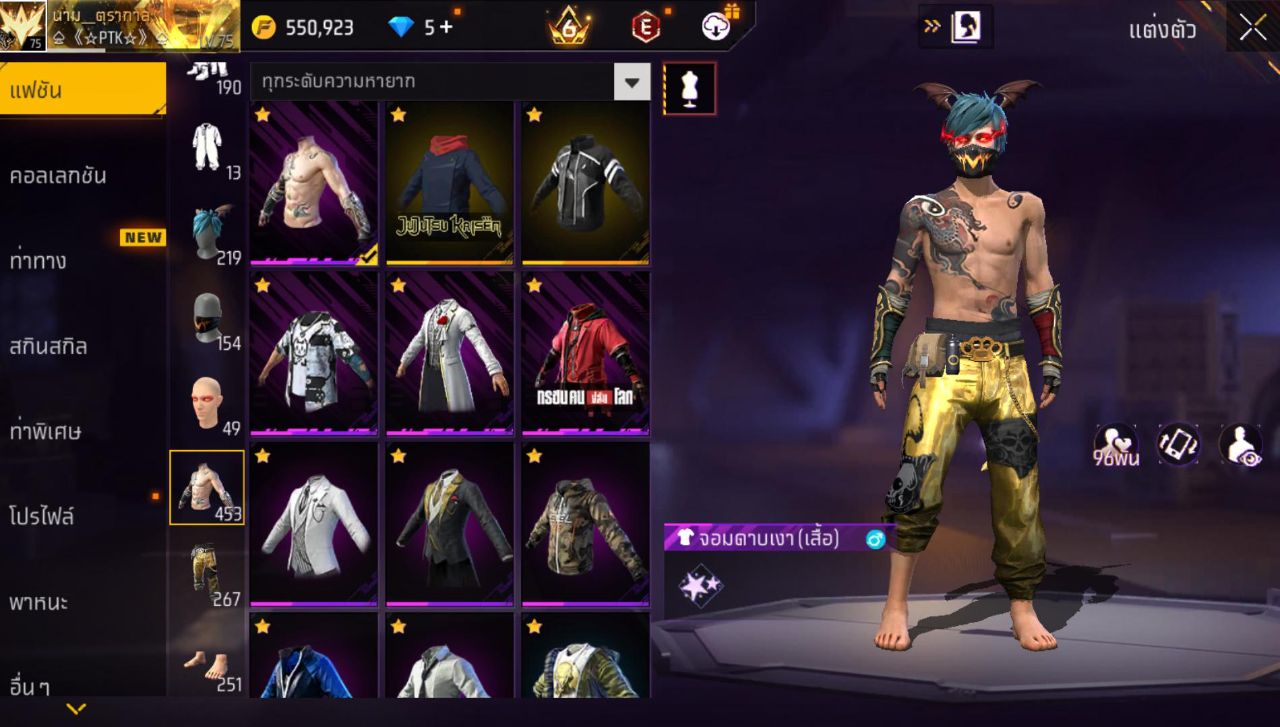Select the mannequin display icon above item grid
The height and width of the screenshot is (727, 1280).
click(690, 88)
